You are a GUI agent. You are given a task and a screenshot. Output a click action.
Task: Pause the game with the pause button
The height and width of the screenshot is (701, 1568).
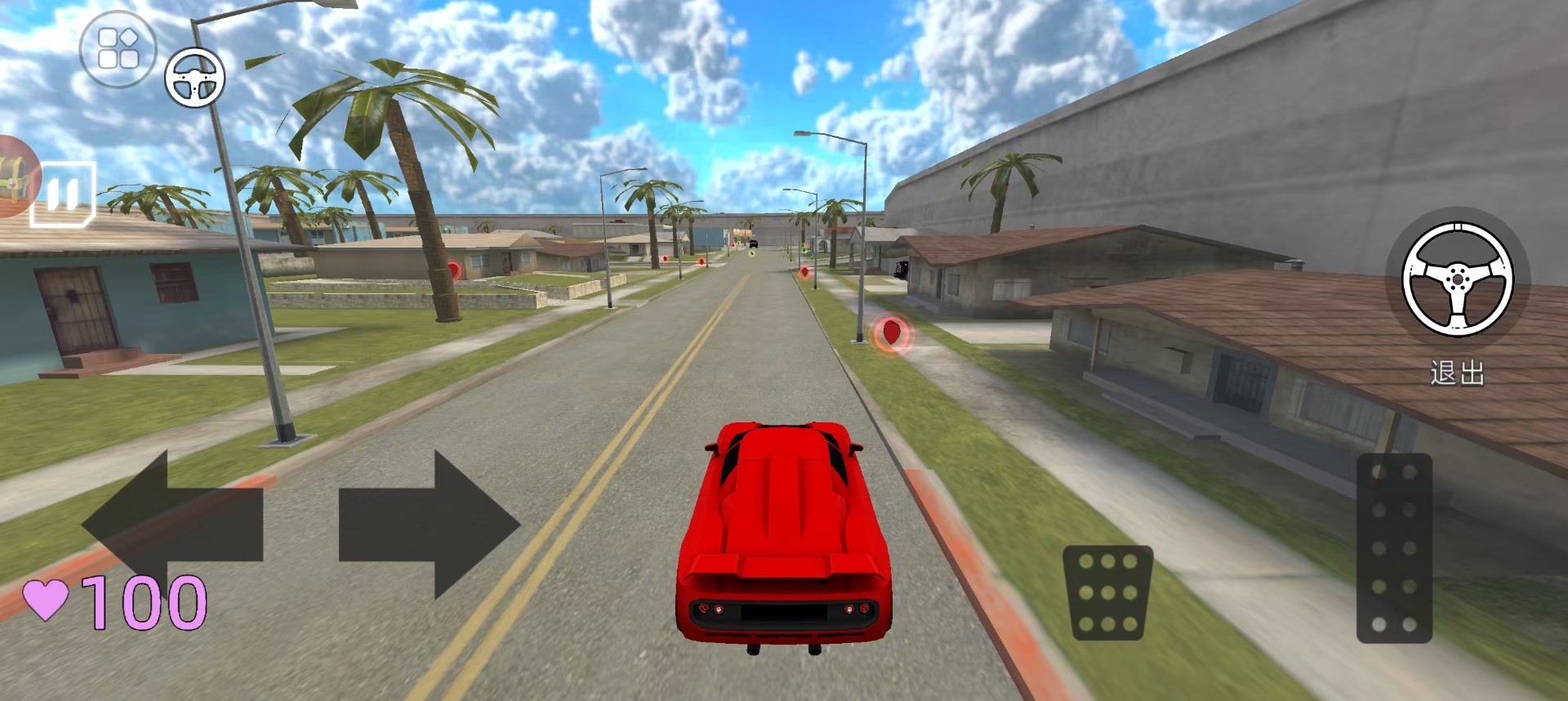click(x=63, y=194)
